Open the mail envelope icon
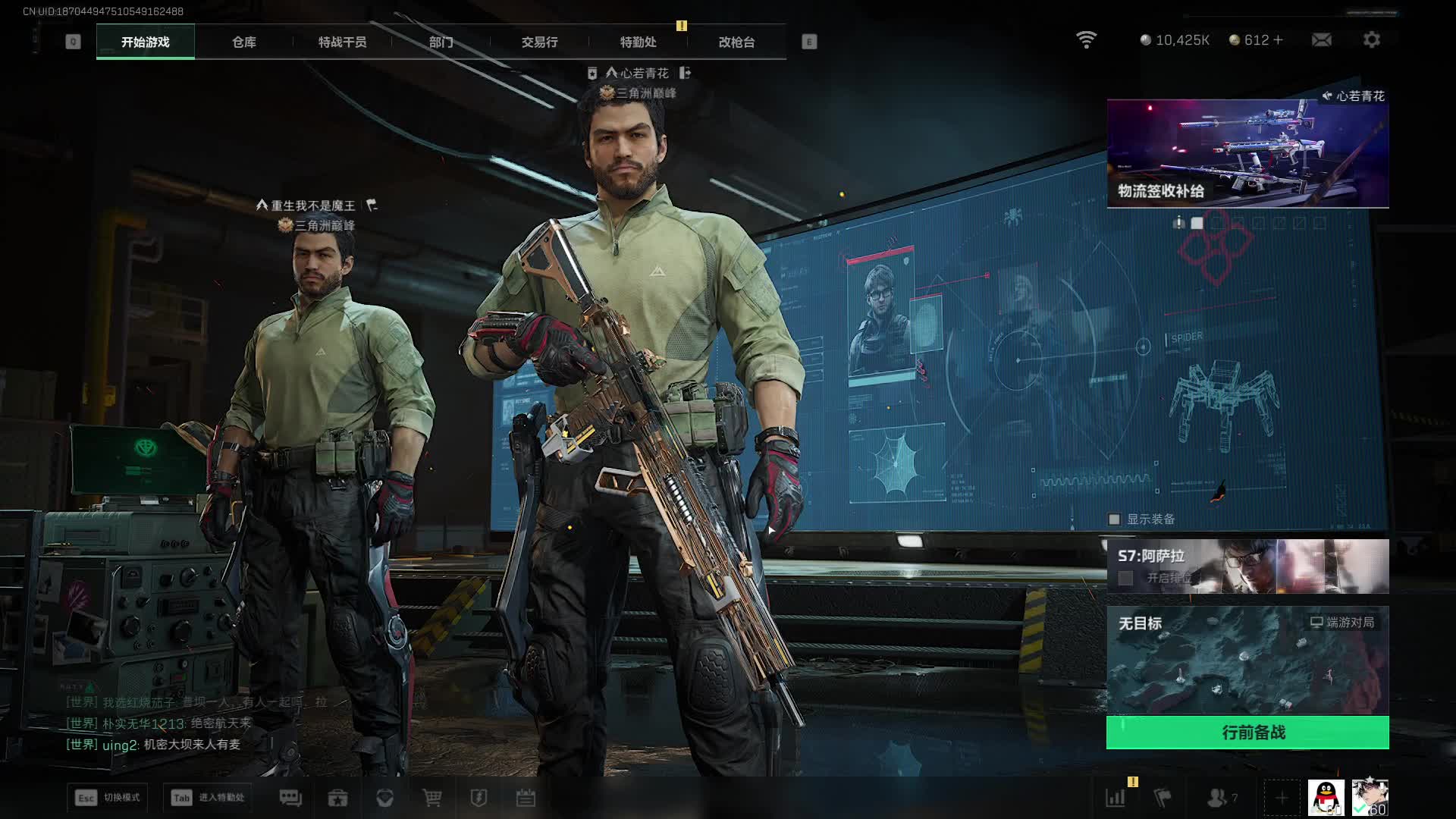The height and width of the screenshot is (819, 1456). 1321,39
